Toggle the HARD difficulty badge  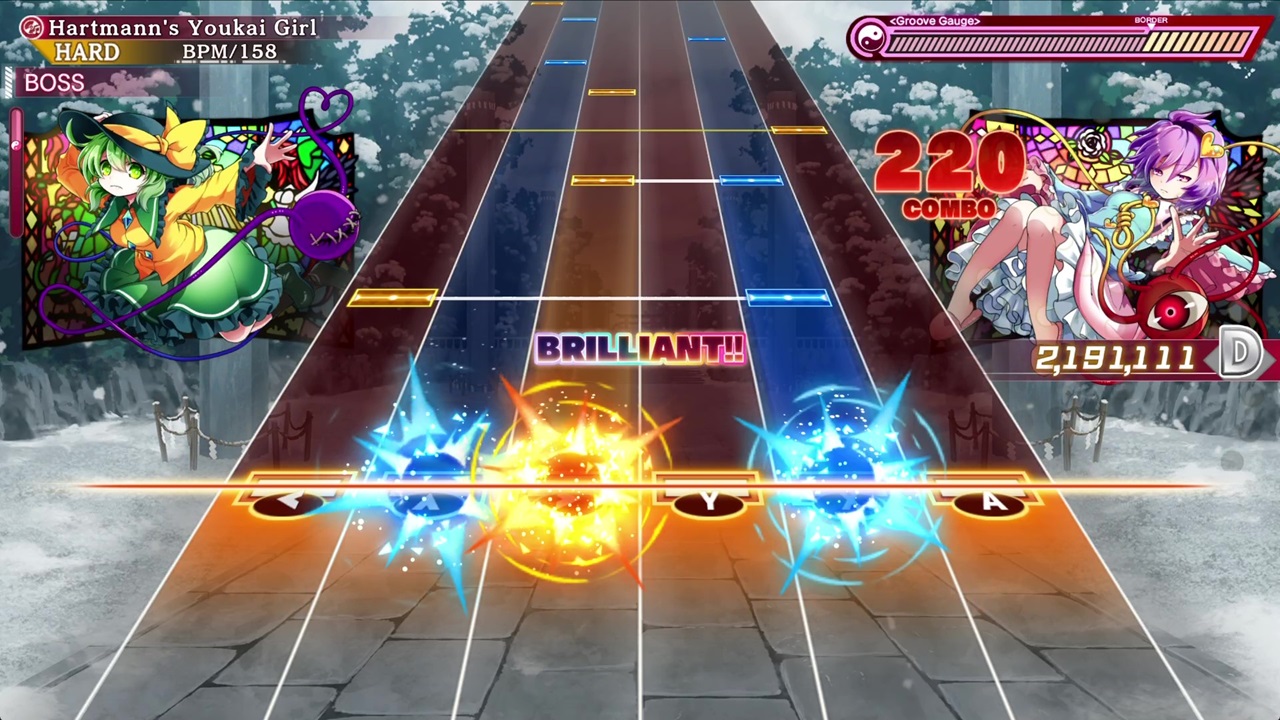pos(88,52)
